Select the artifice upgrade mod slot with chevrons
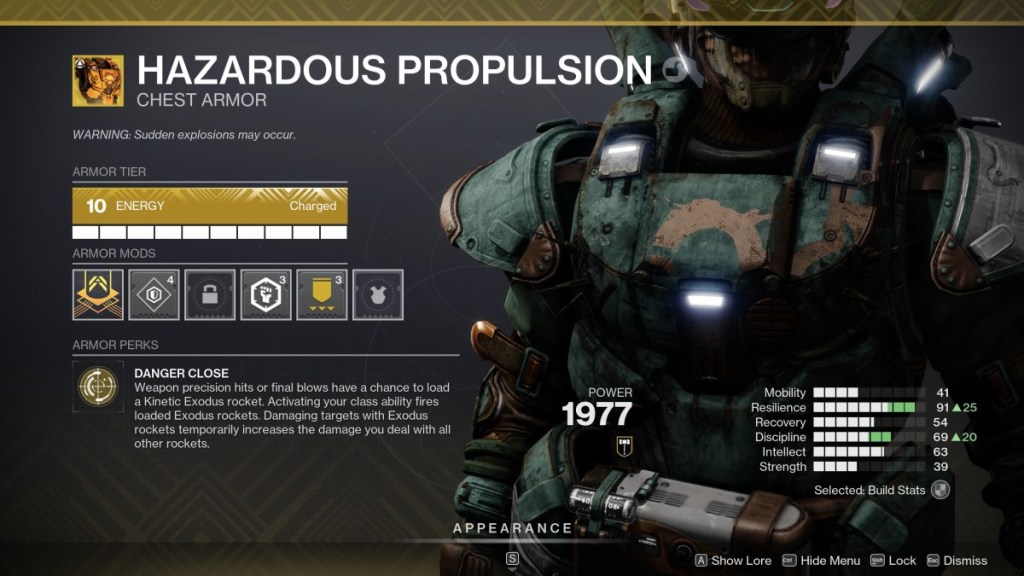The height and width of the screenshot is (576, 1024). pyautogui.click(x=98, y=294)
